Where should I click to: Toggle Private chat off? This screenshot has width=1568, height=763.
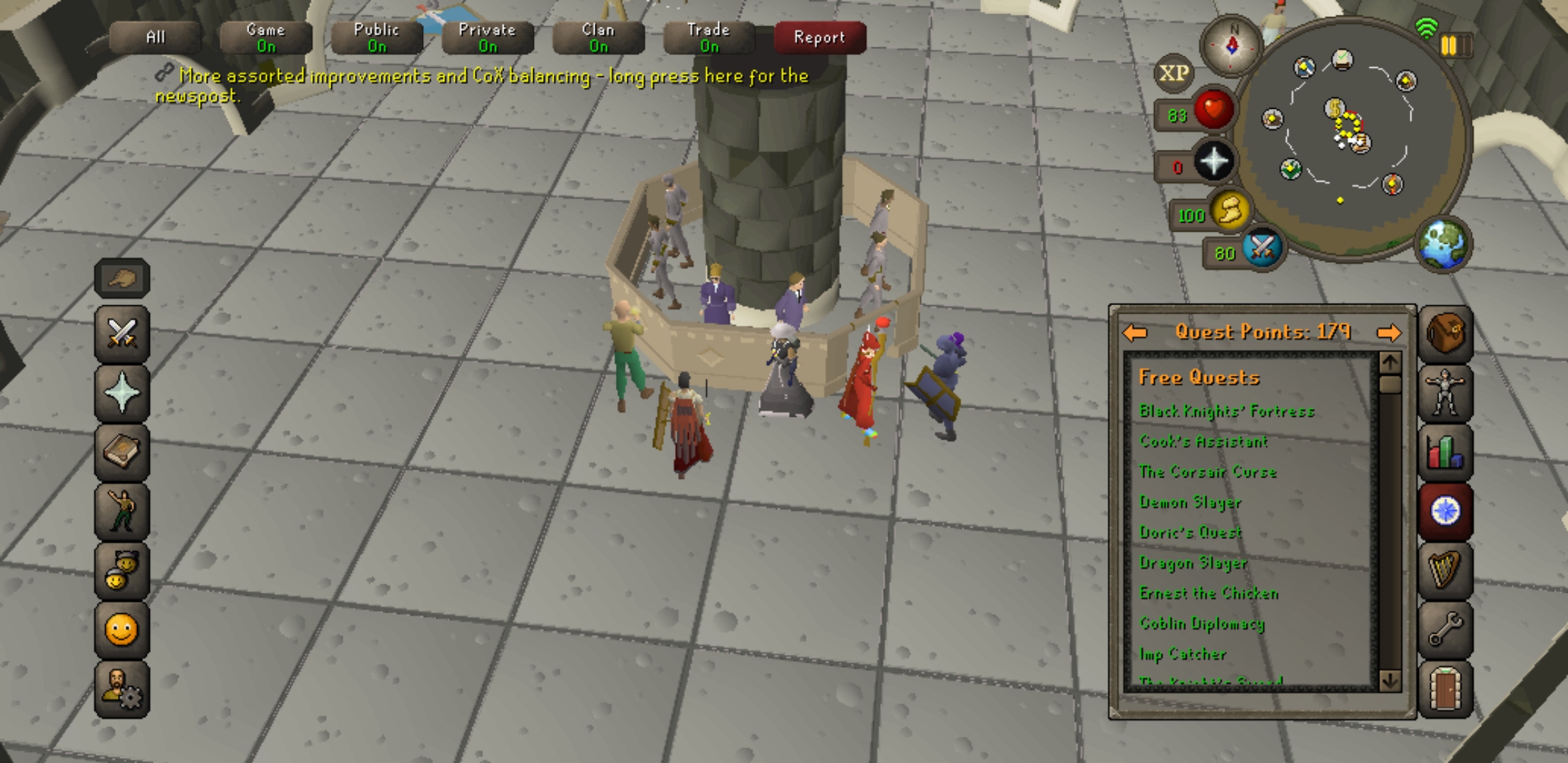[487, 37]
